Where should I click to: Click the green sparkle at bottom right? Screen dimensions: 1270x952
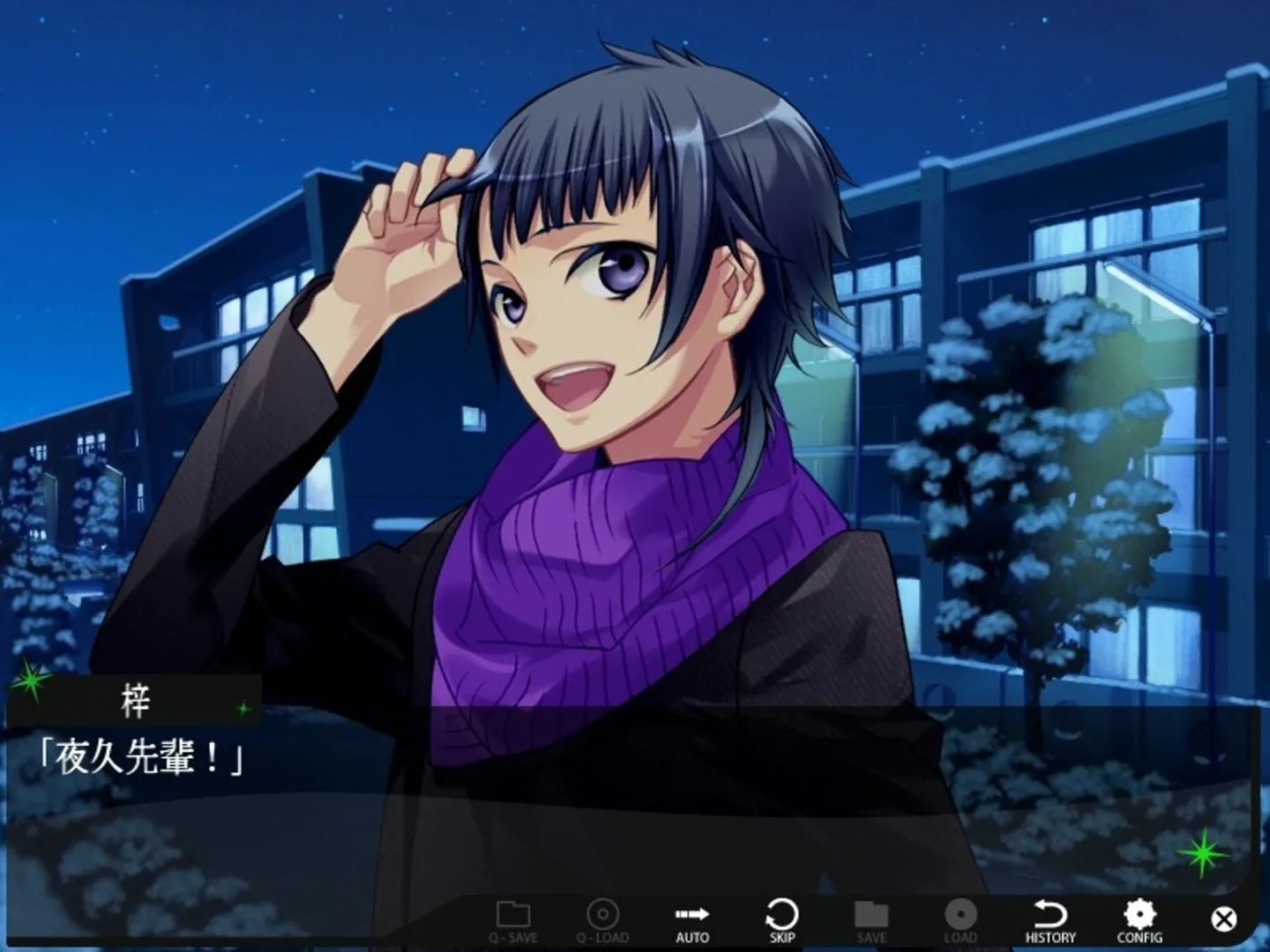1203,853
